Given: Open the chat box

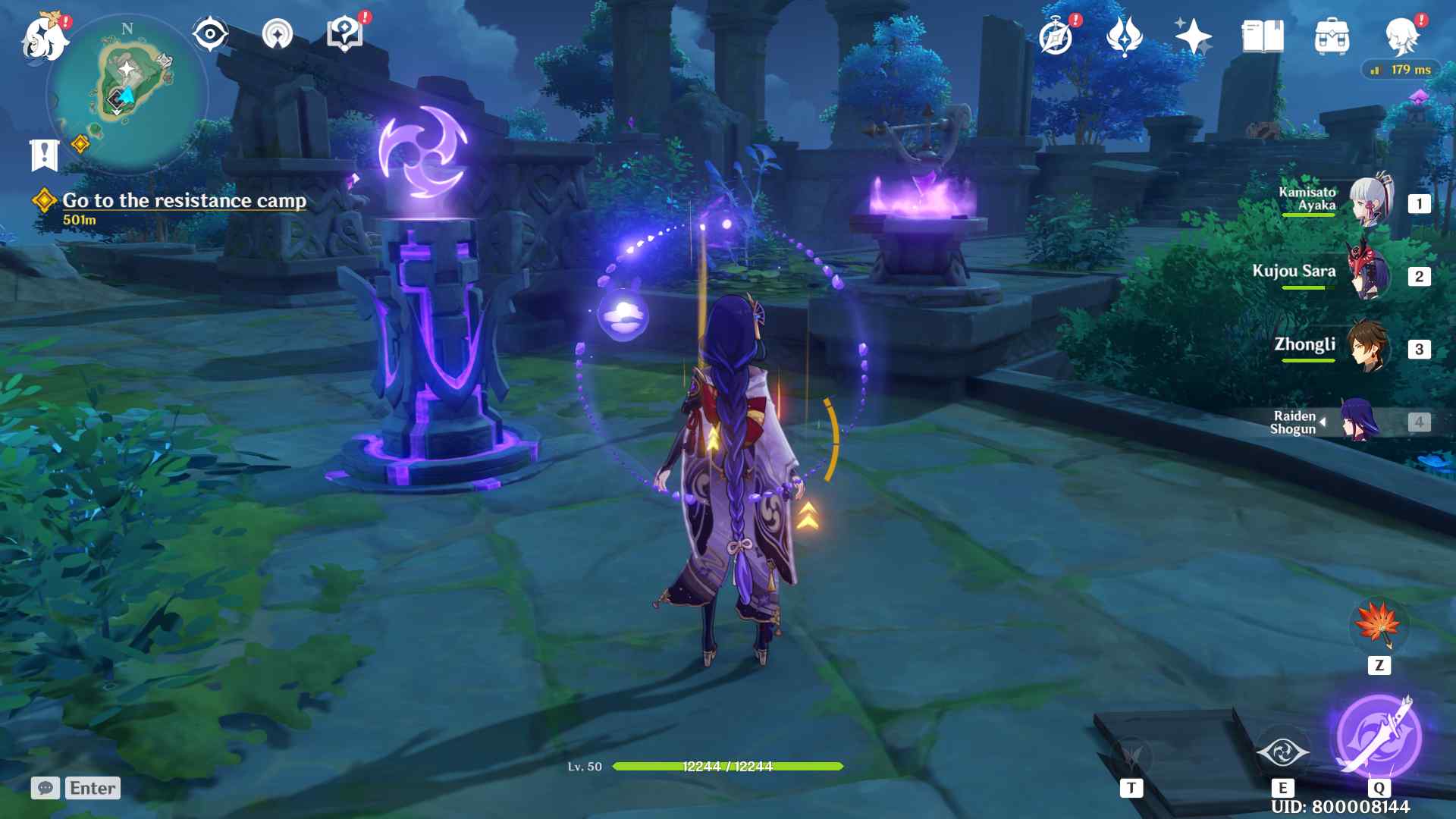Looking at the screenshot, I should [45, 788].
